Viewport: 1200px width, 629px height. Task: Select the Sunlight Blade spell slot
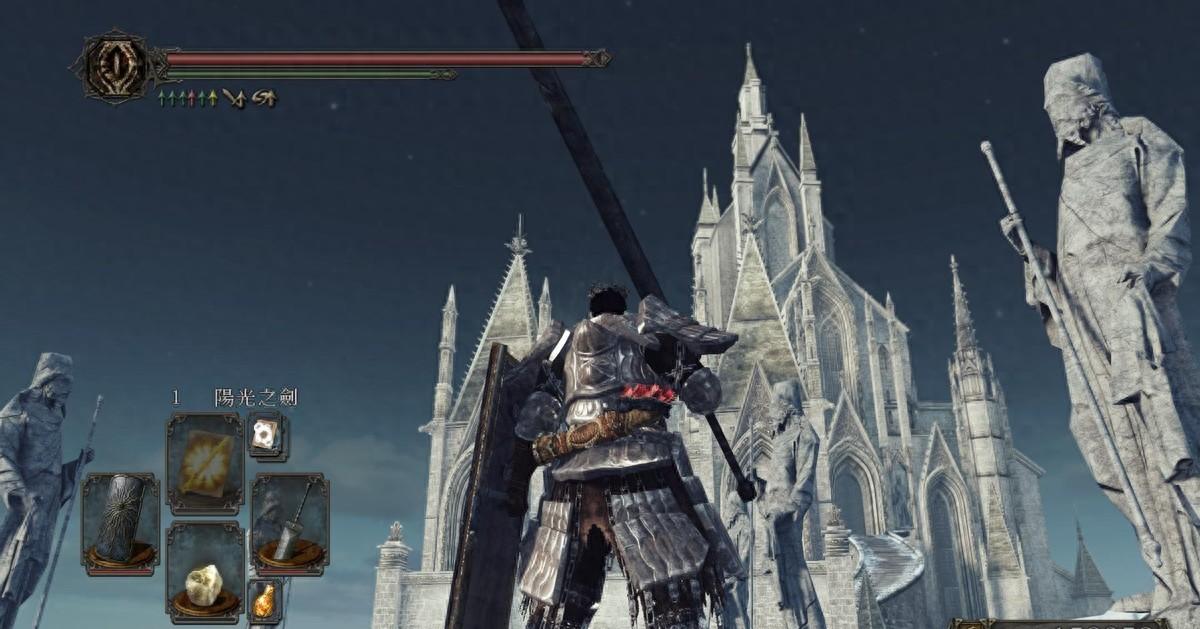pyautogui.click(x=205, y=463)
